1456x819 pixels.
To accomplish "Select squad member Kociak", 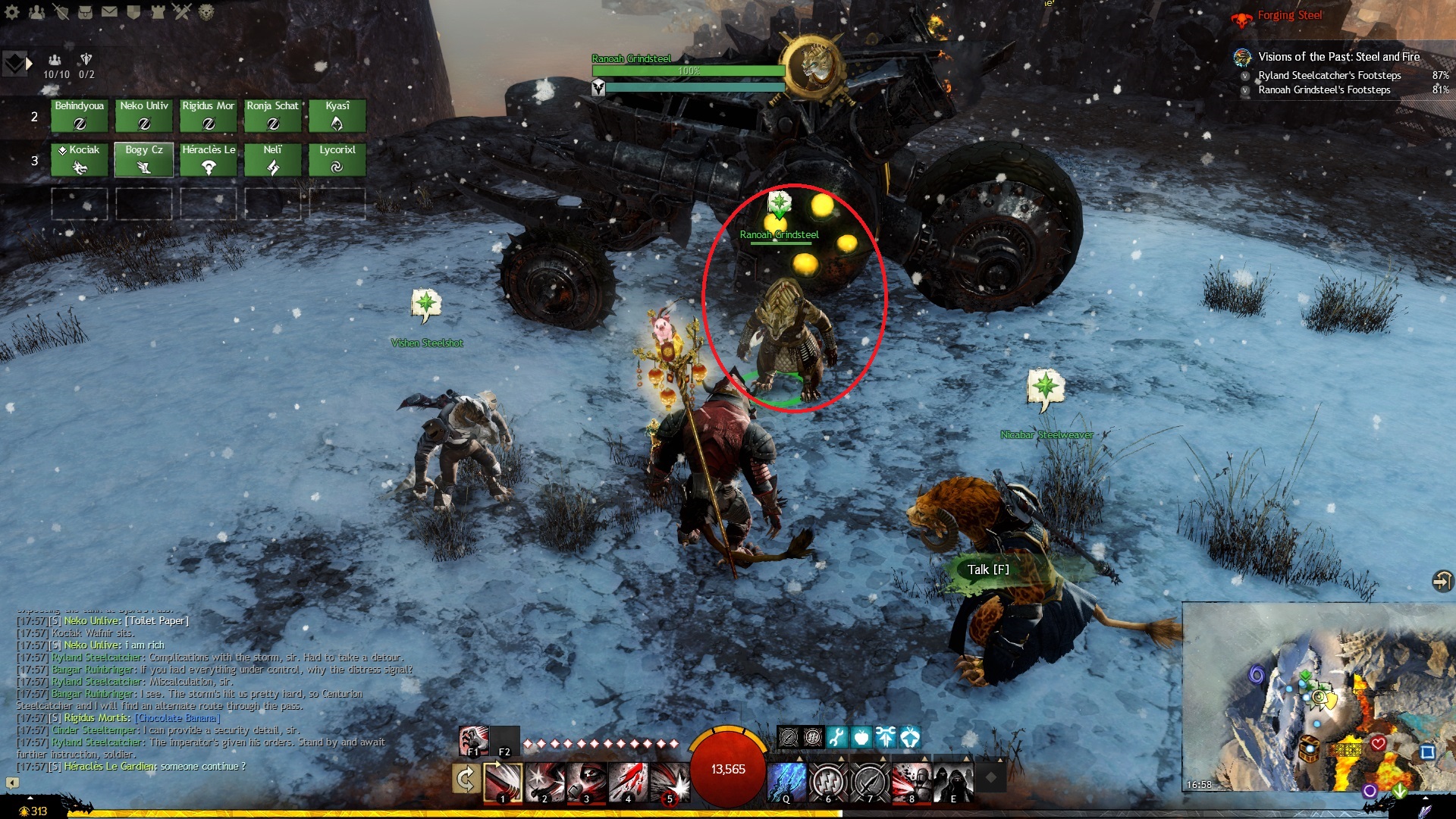I will (x=80, y=160).
